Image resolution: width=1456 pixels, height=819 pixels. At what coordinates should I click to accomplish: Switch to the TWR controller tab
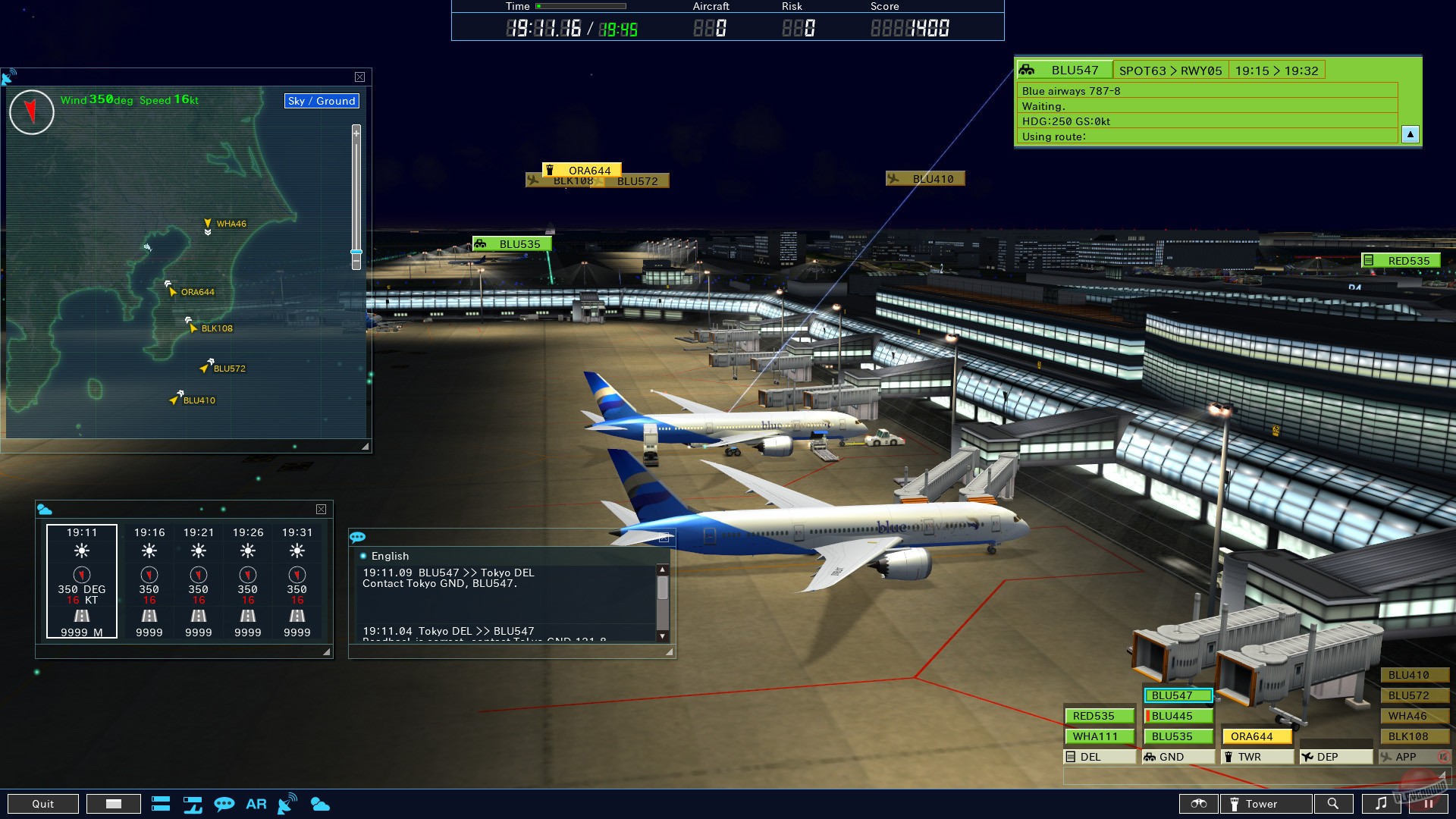point(1256,756)
